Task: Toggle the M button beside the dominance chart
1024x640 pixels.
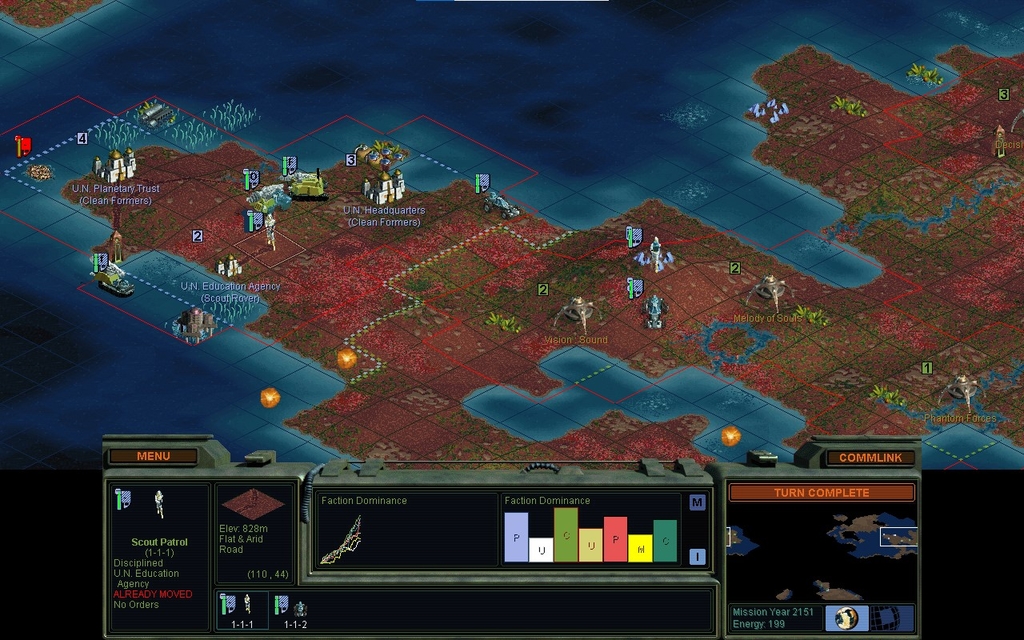Action: point(697,502)
